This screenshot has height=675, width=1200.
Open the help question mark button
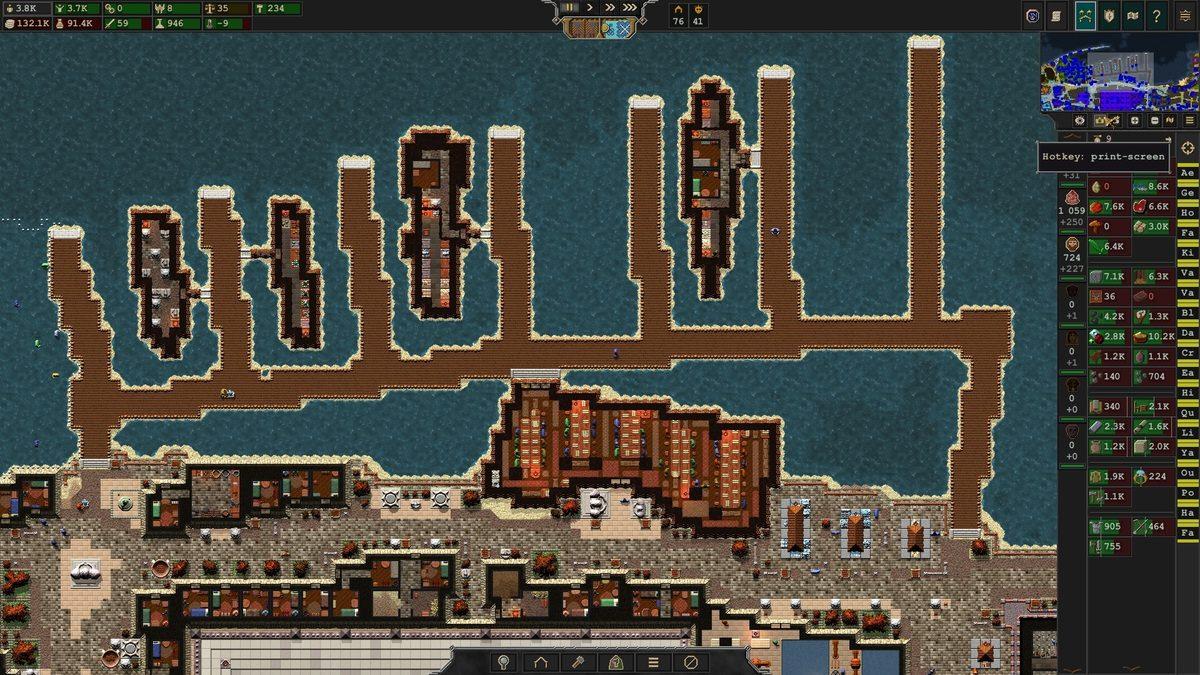coord(1157,15)
